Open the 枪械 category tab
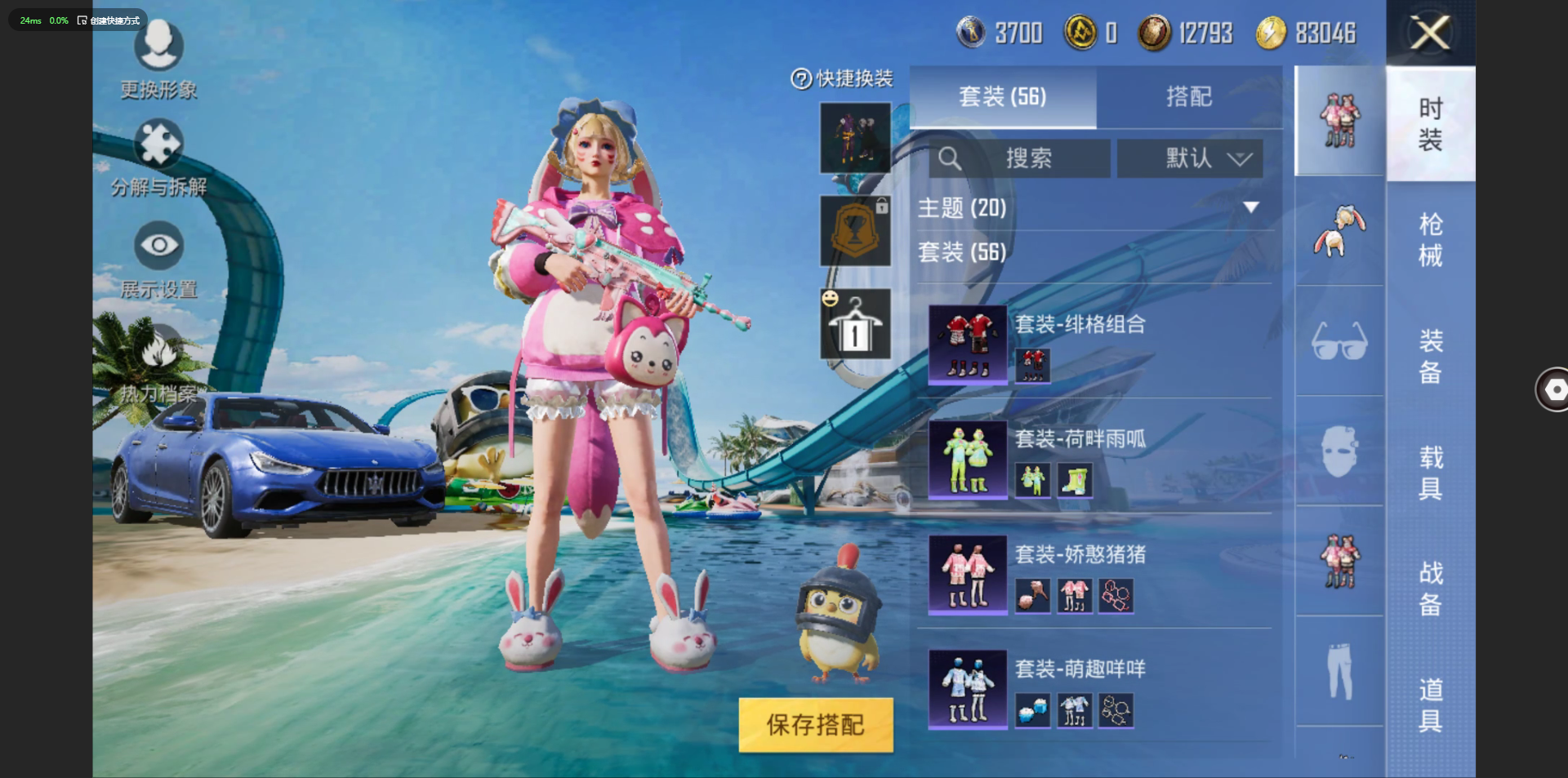The image size is (1568, 778). click(1430, 240)
